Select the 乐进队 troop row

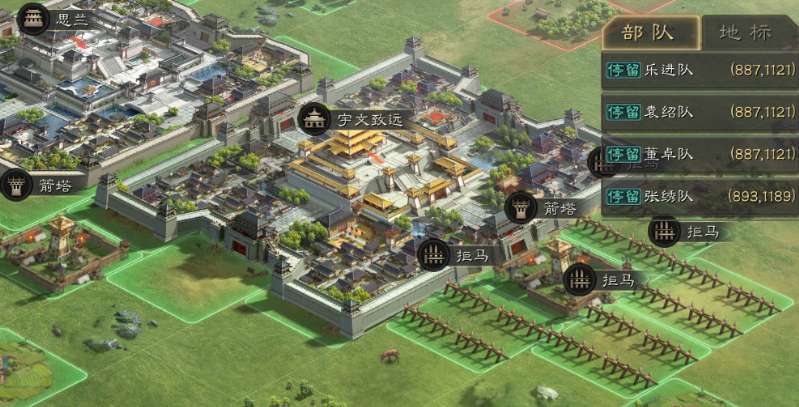coord(699,70)
